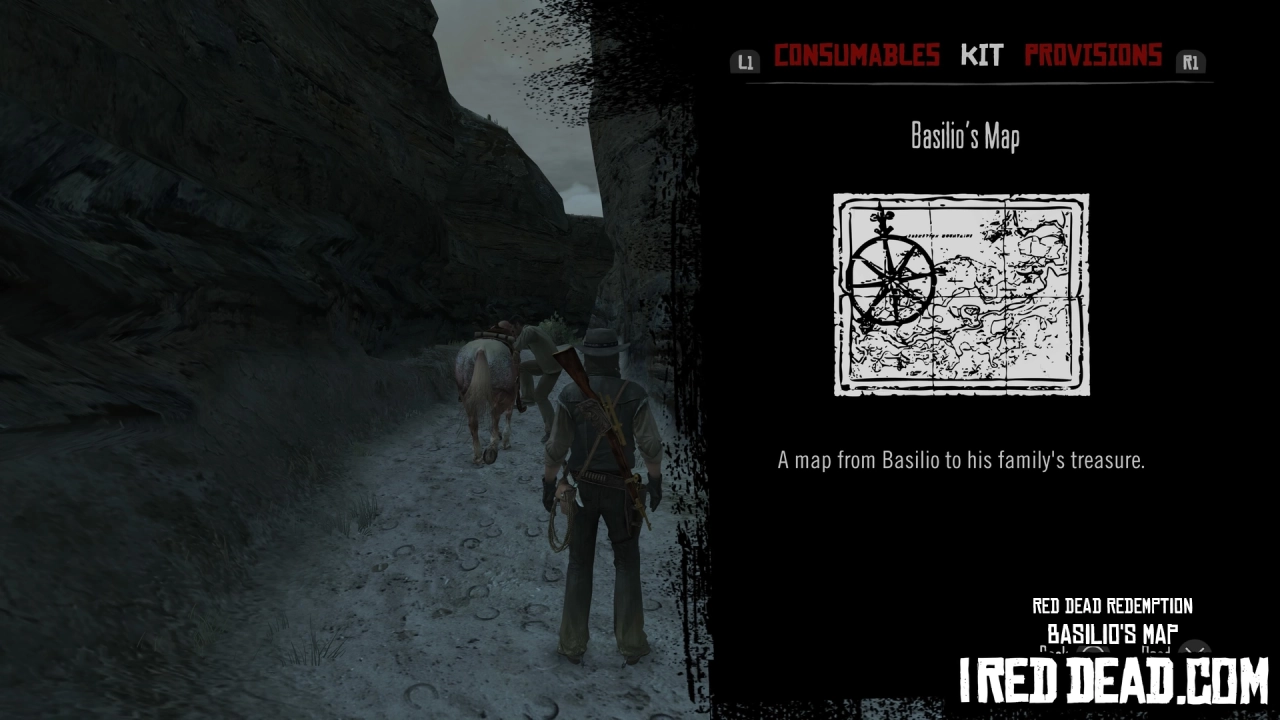Select the active Kit tab
Screen dimensions: 1280x720
982,56
